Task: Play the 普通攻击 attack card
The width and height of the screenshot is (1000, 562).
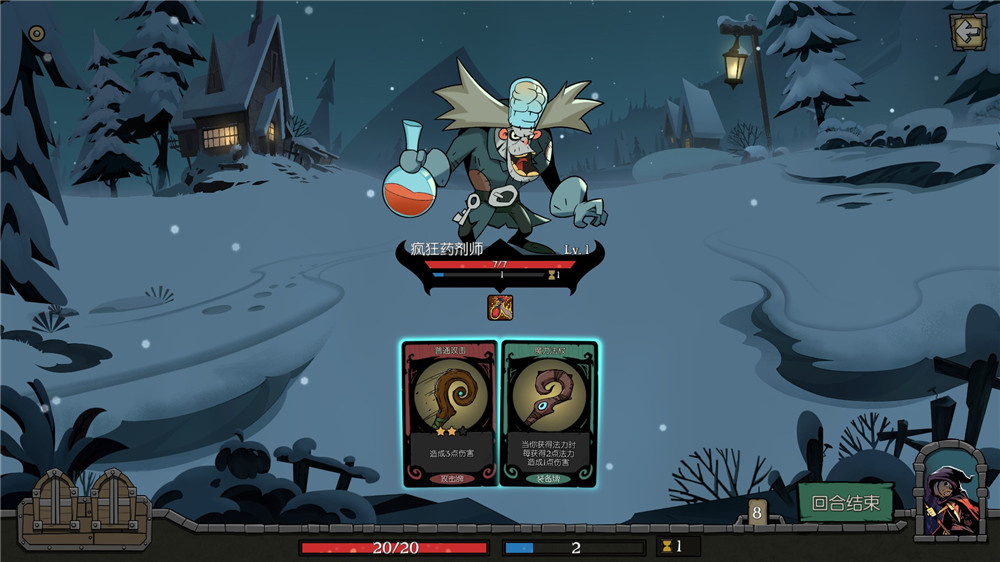Action: (449, 413)
